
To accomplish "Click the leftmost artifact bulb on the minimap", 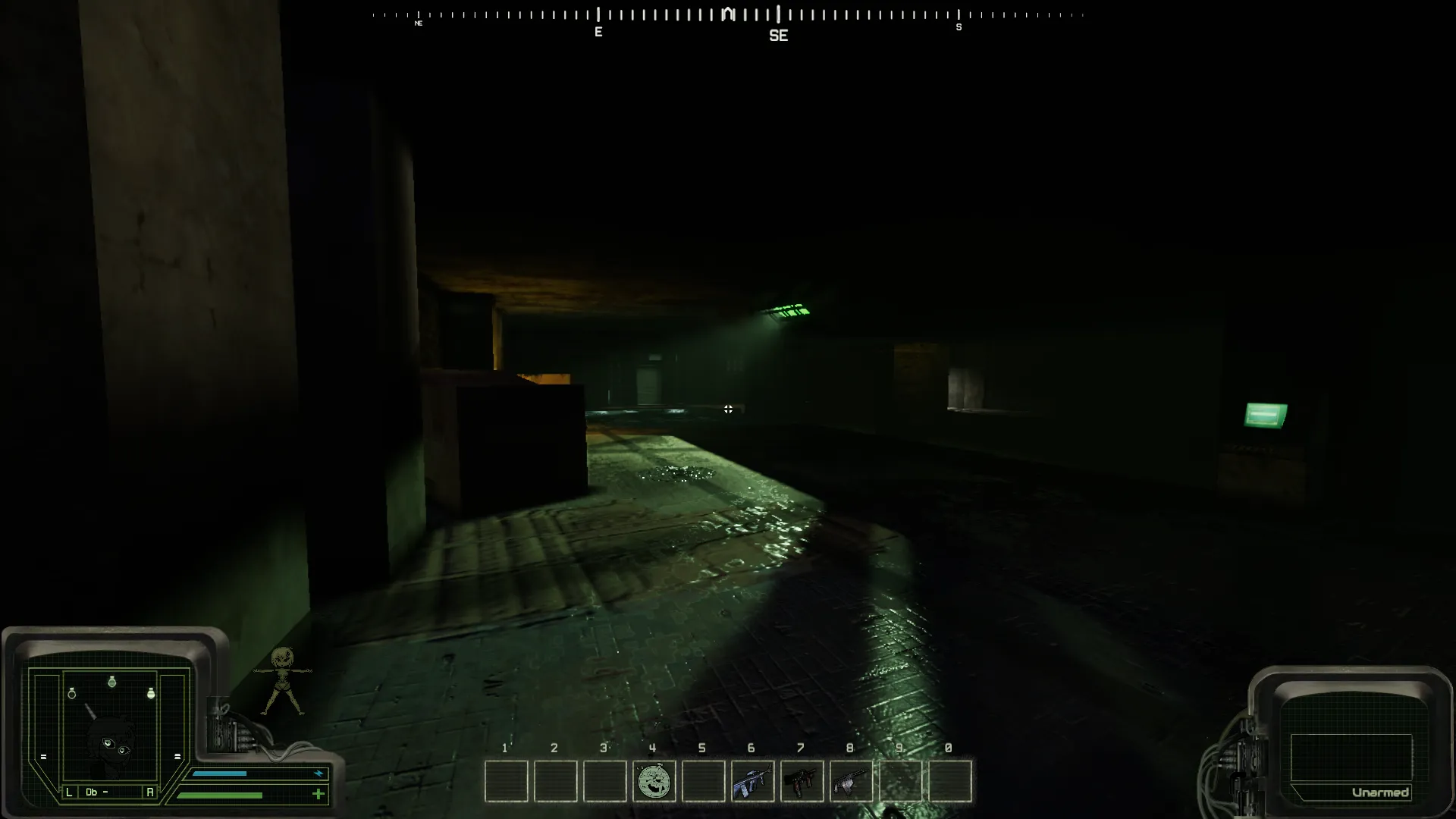I will [72, 693].
